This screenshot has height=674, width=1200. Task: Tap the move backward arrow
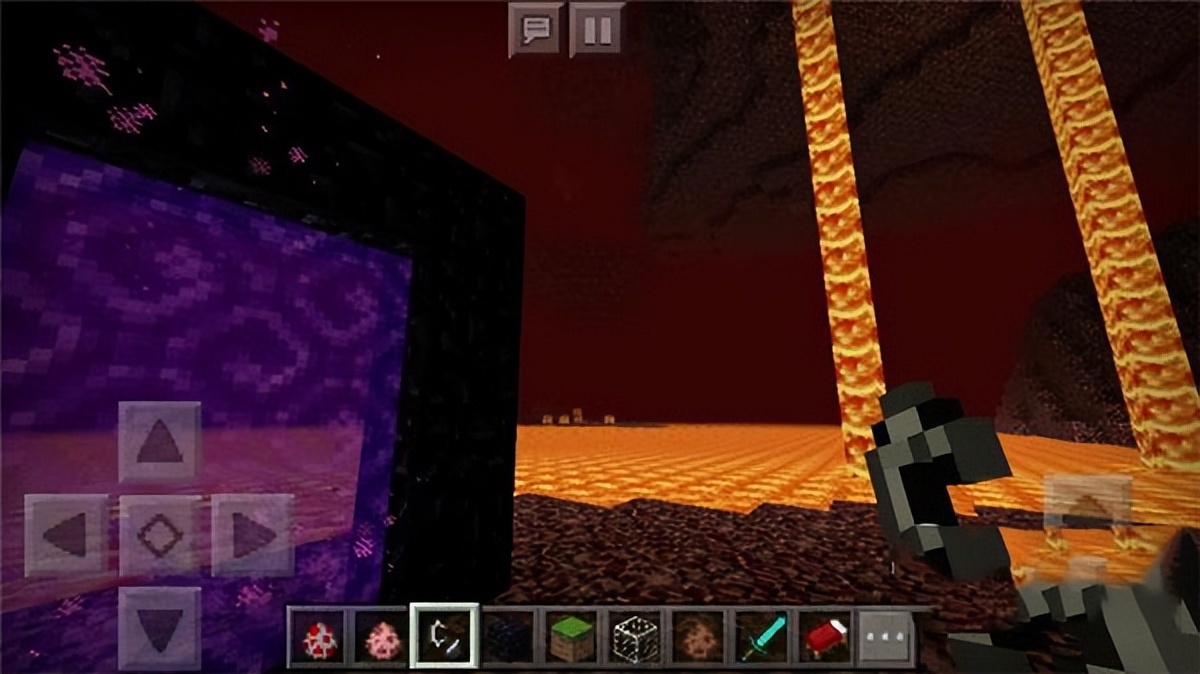click(159, 627)
